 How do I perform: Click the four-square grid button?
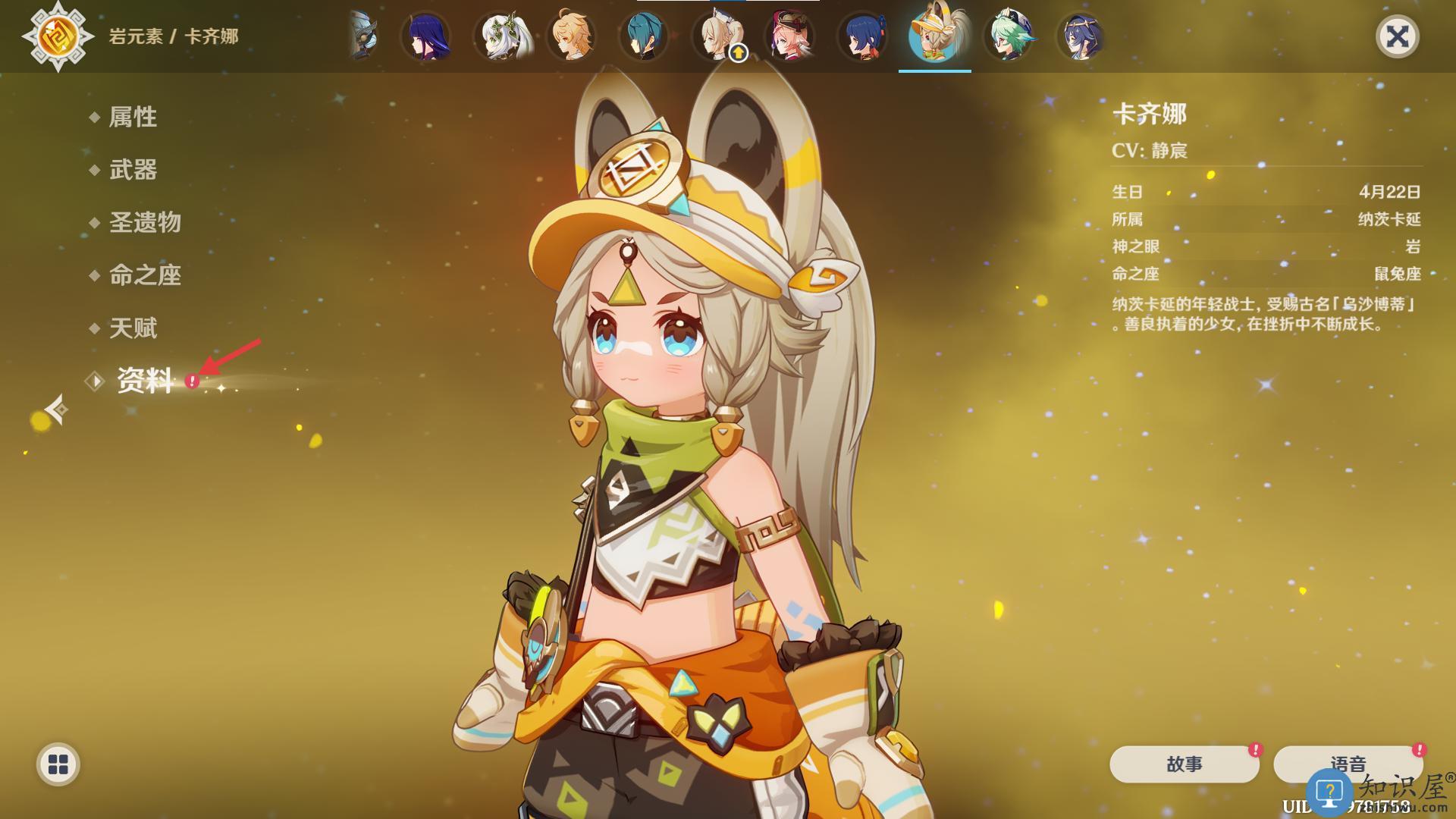pyautogui.click(x=58, y=764)
